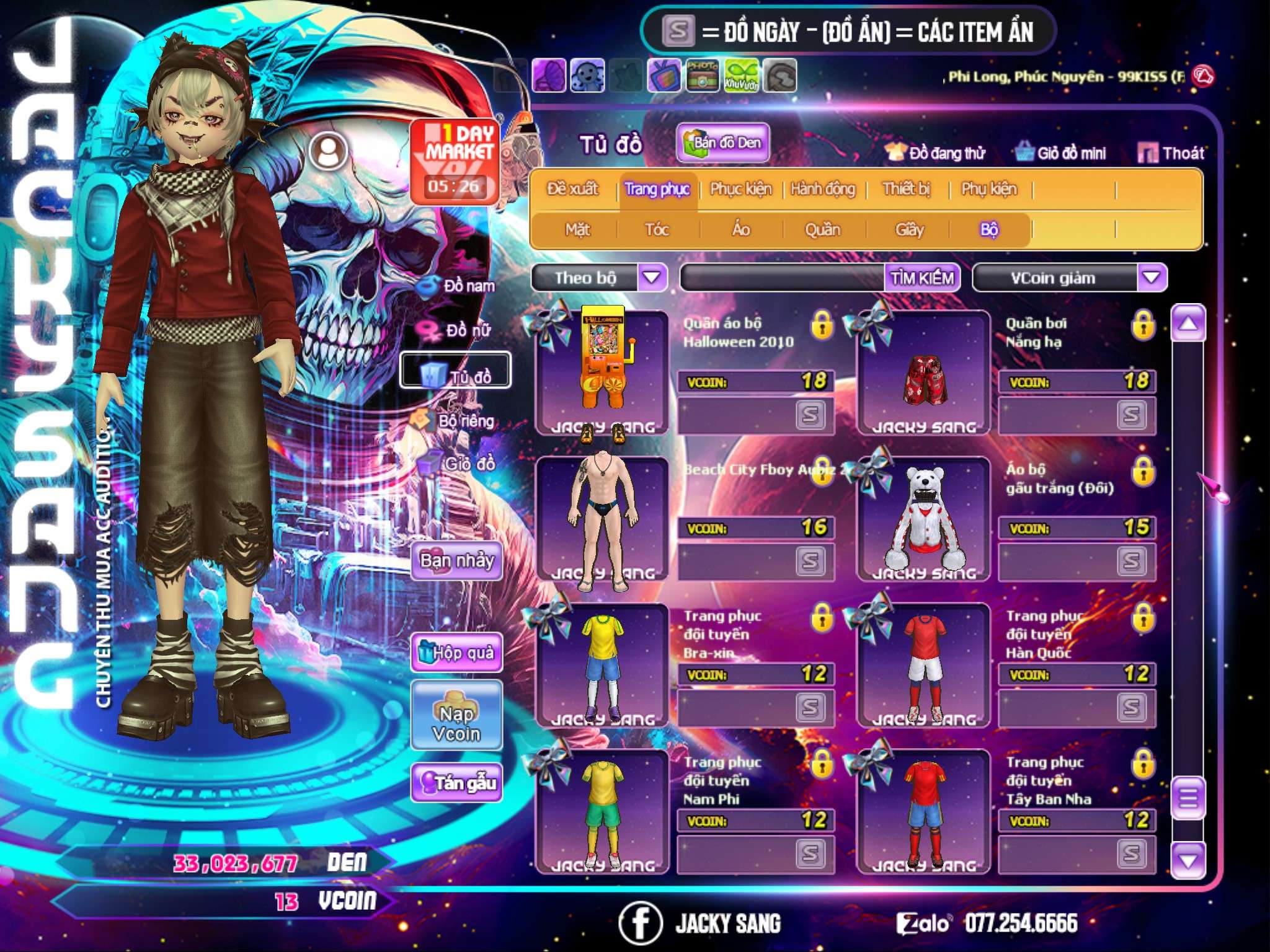Open the Hộp quà gift box
Screen dimensions: 1270x952
456,652
